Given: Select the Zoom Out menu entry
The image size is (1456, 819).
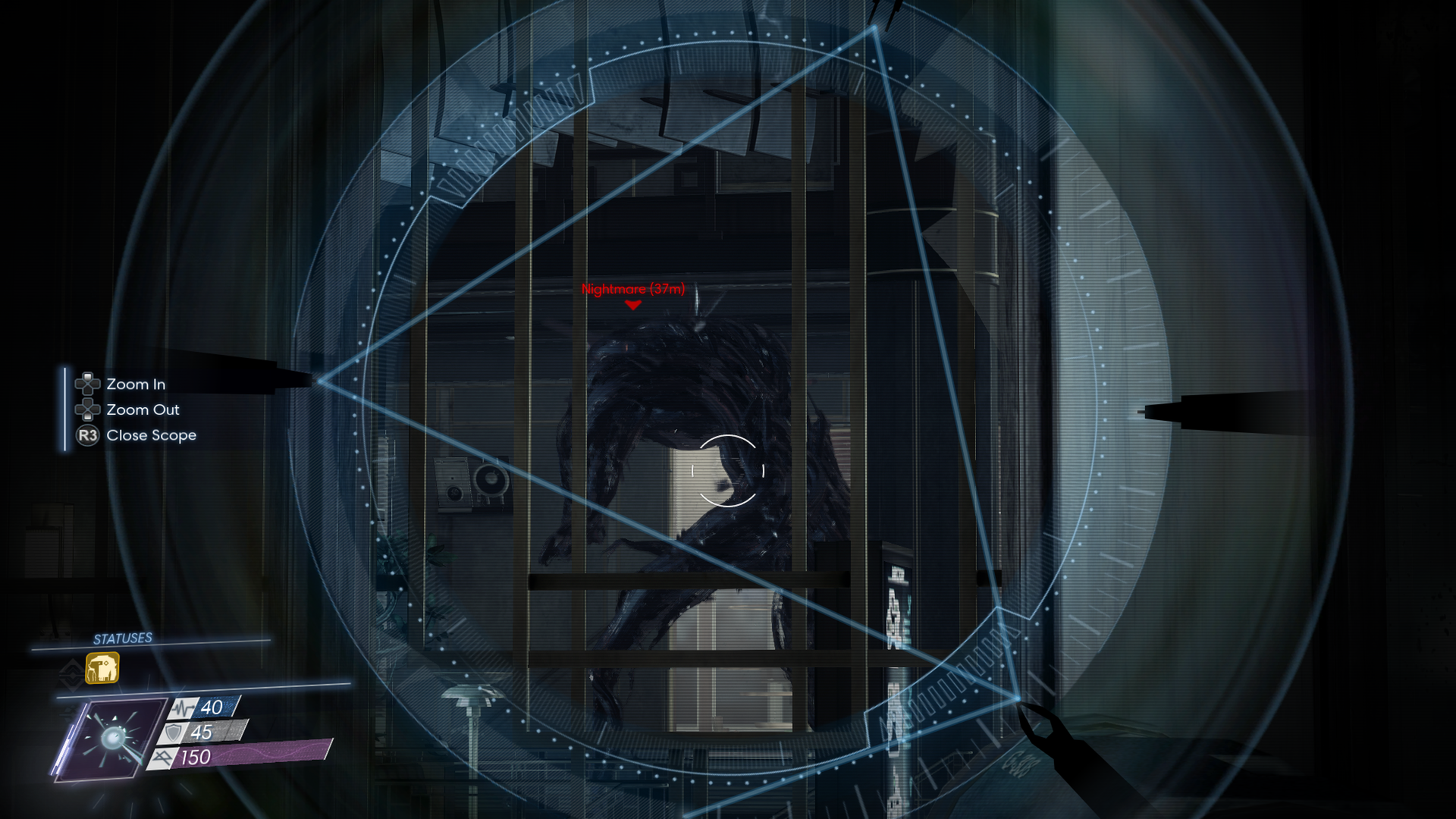Looking at the screenshot, I should pyautogui.click(x=143, y=409).
